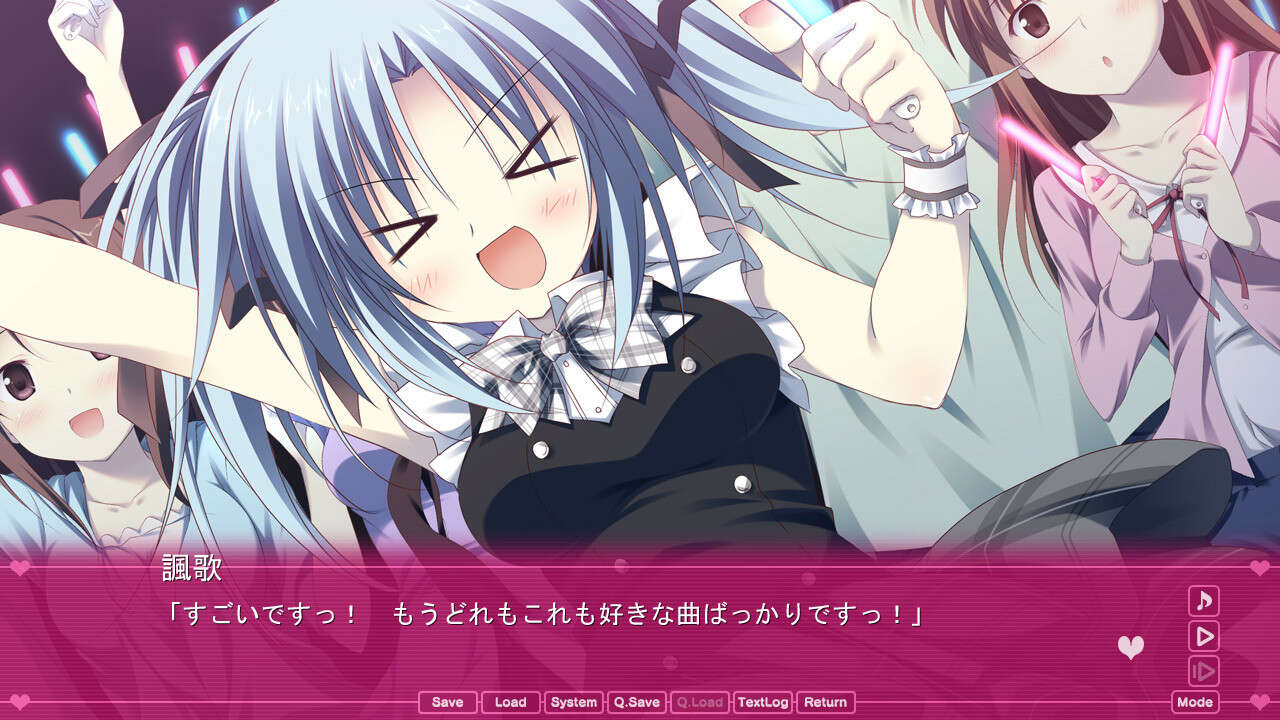1280x720 pixels.
Task: Click the heart on textbox upper-right border
Action: pos(1258,568)
